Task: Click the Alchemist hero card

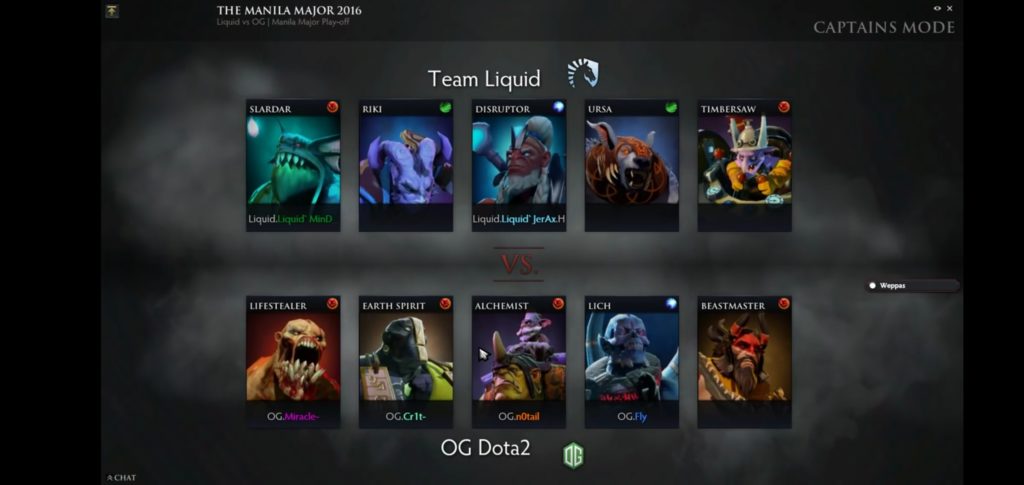Action: click(x=519, y=358)
